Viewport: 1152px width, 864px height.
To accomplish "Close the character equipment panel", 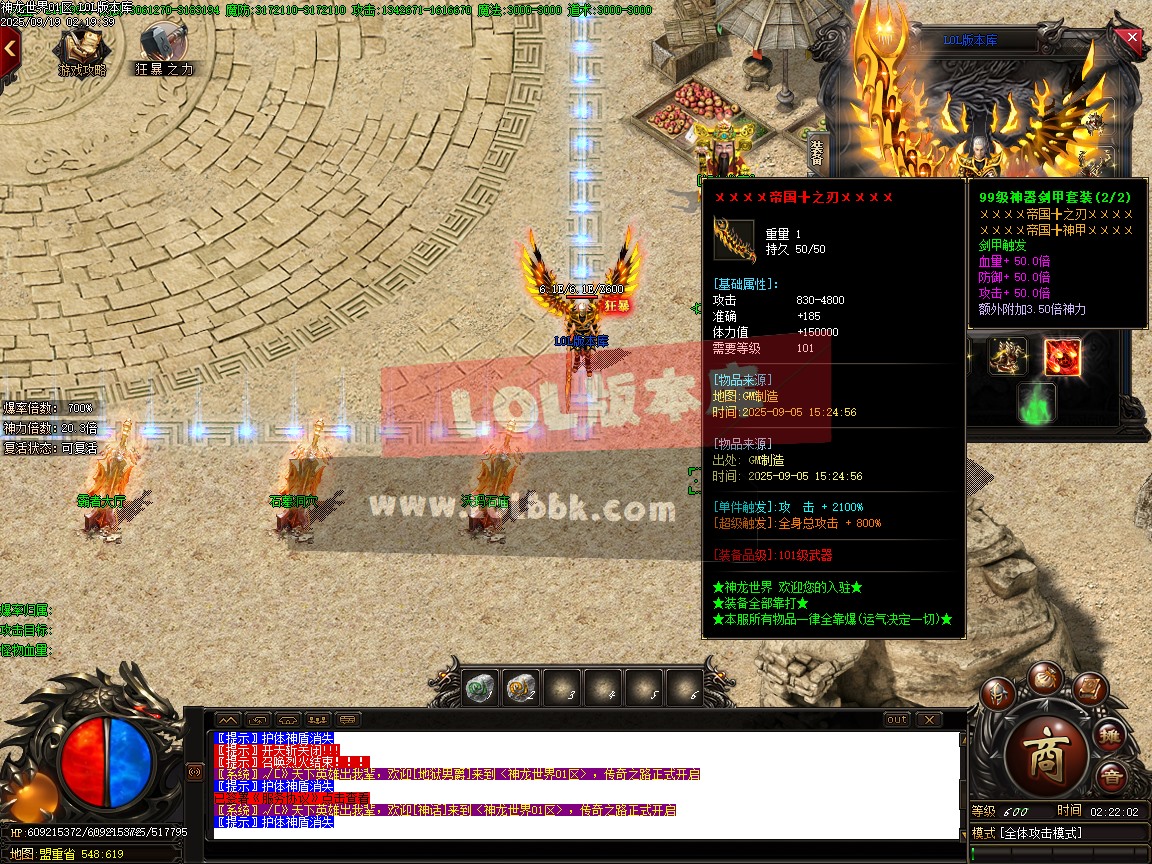I will pyautogui.click(x=1132, y=37).
